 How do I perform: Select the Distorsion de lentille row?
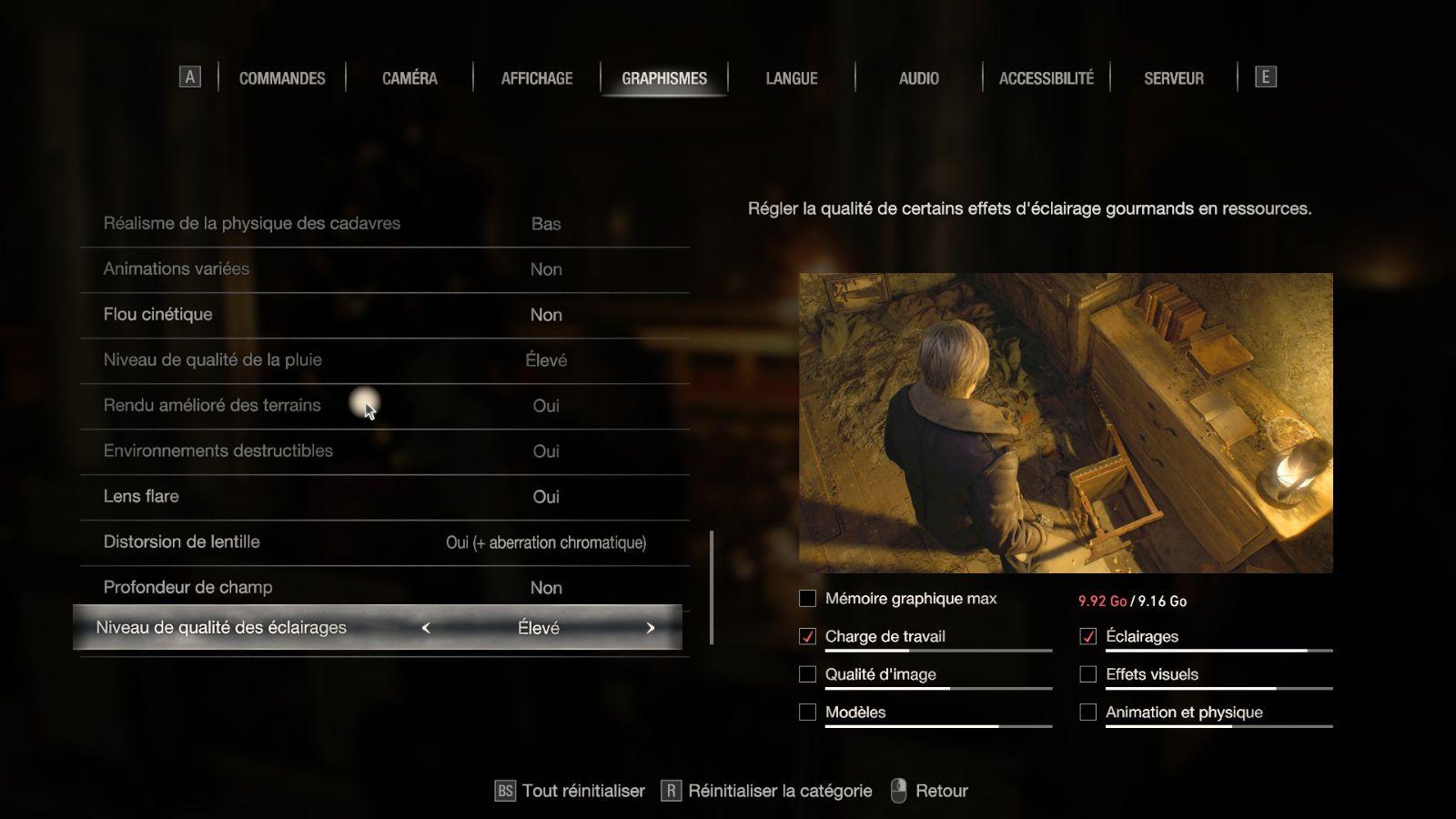click(x=384, y=542)
